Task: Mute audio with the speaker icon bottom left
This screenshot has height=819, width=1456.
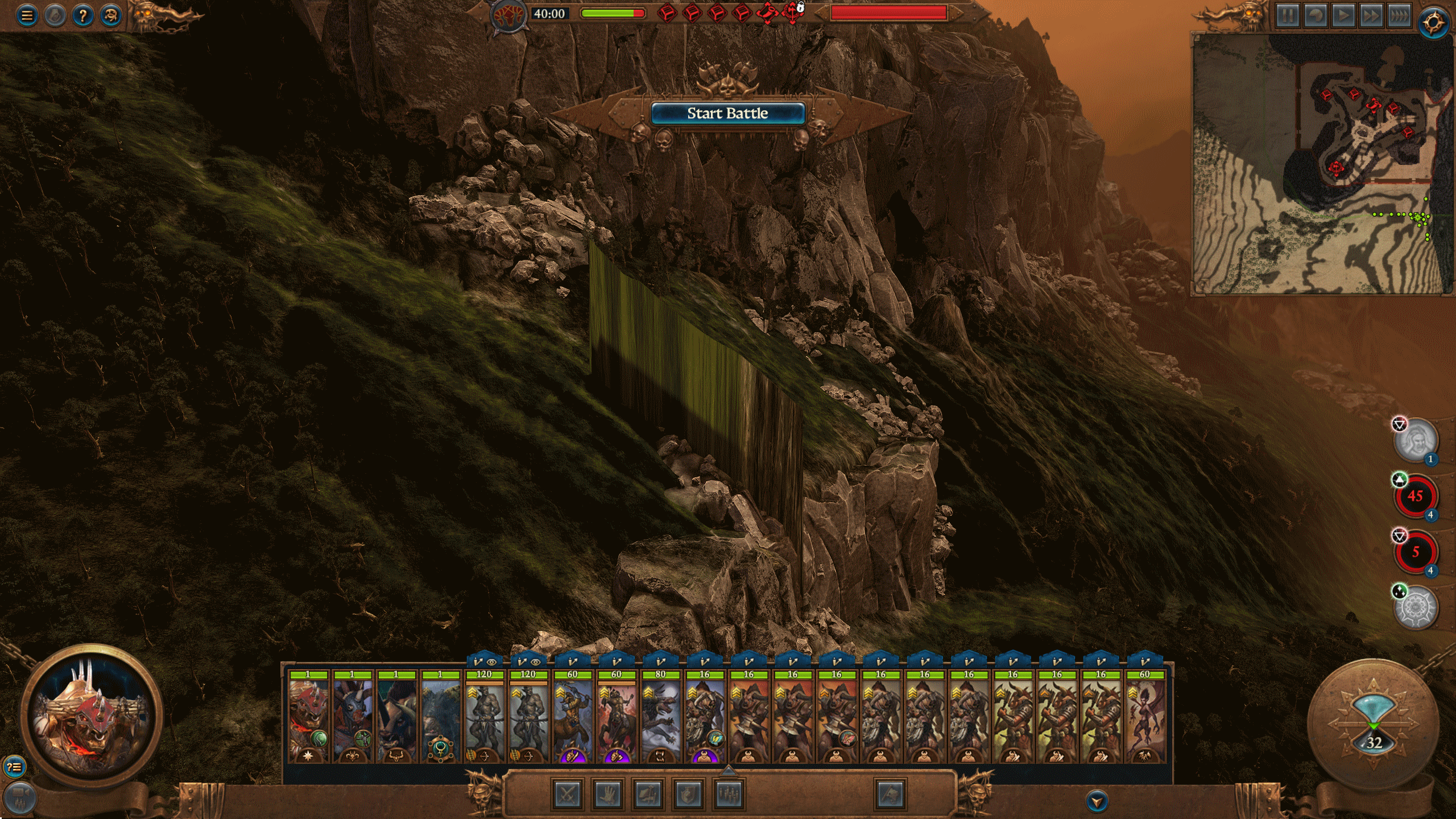Action: 20,797
